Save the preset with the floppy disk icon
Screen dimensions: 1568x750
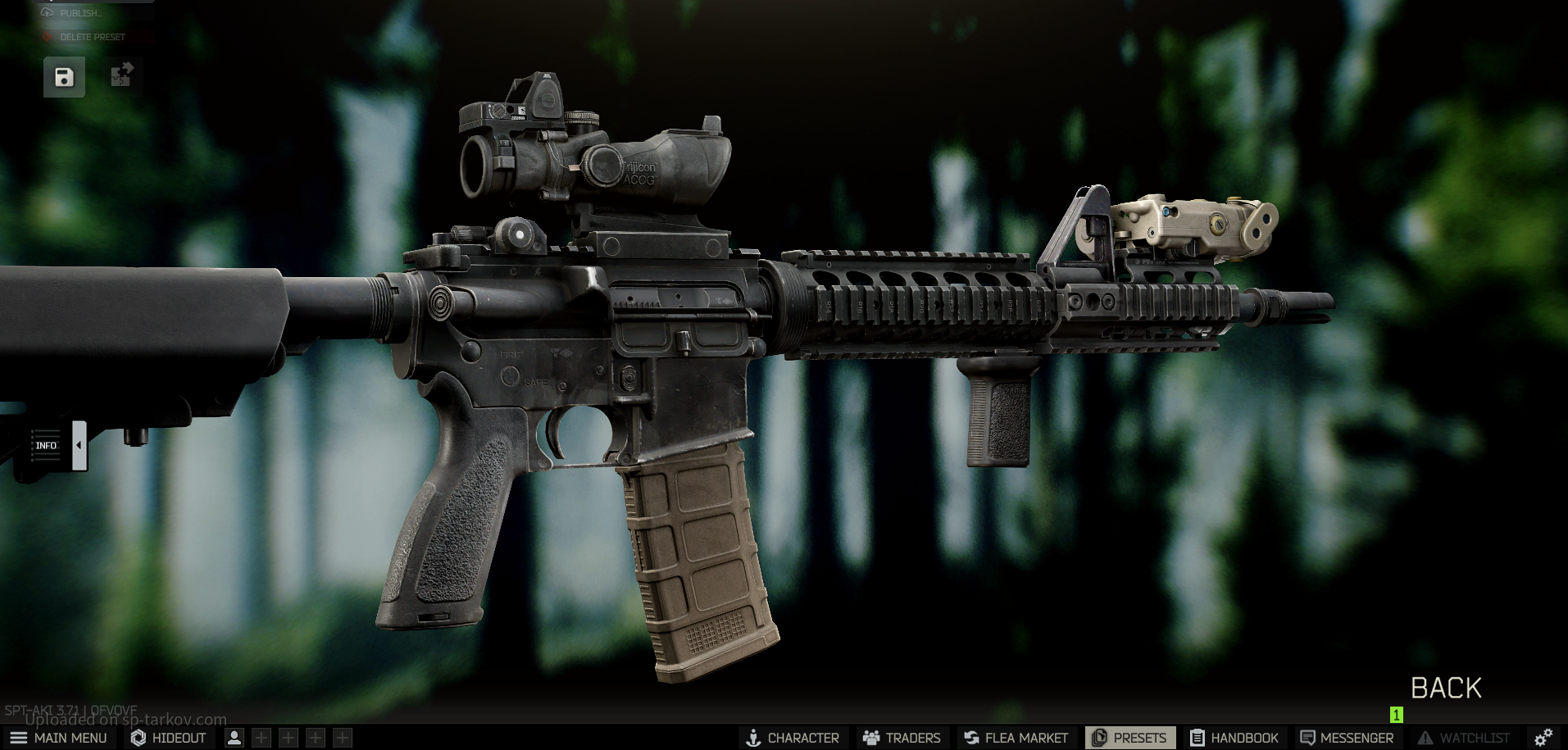[x=64, y=77]
